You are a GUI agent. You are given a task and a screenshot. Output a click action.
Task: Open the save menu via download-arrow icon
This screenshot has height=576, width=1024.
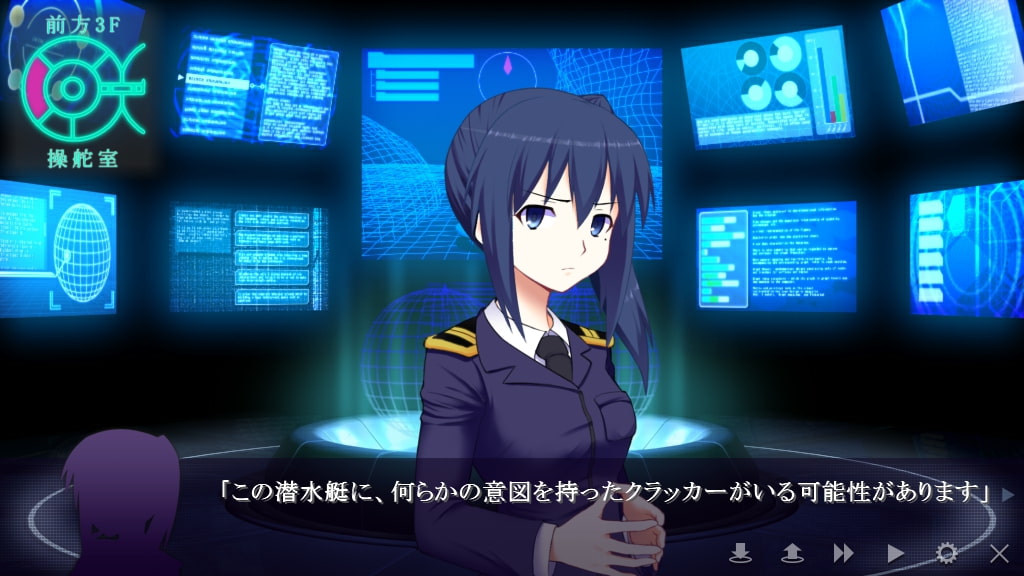[740, 552]
